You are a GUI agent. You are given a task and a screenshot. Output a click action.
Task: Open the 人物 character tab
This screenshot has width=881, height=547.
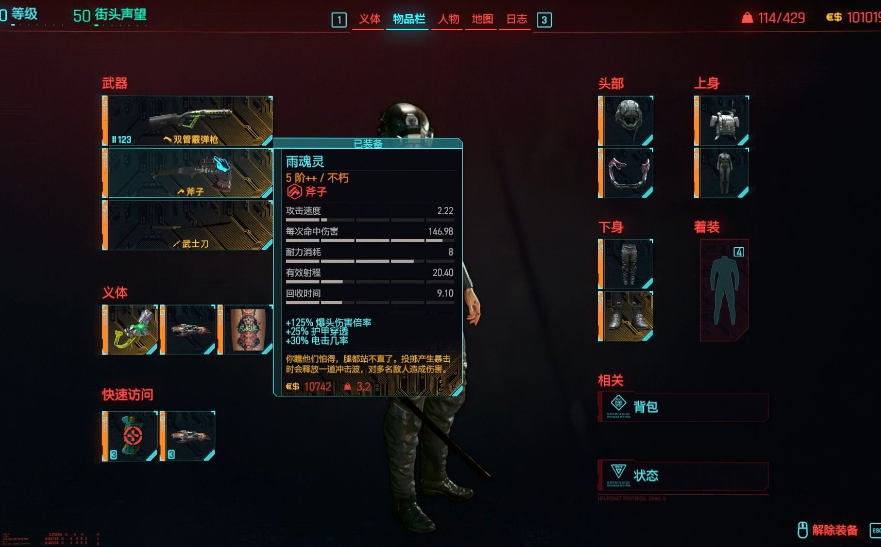449,19
